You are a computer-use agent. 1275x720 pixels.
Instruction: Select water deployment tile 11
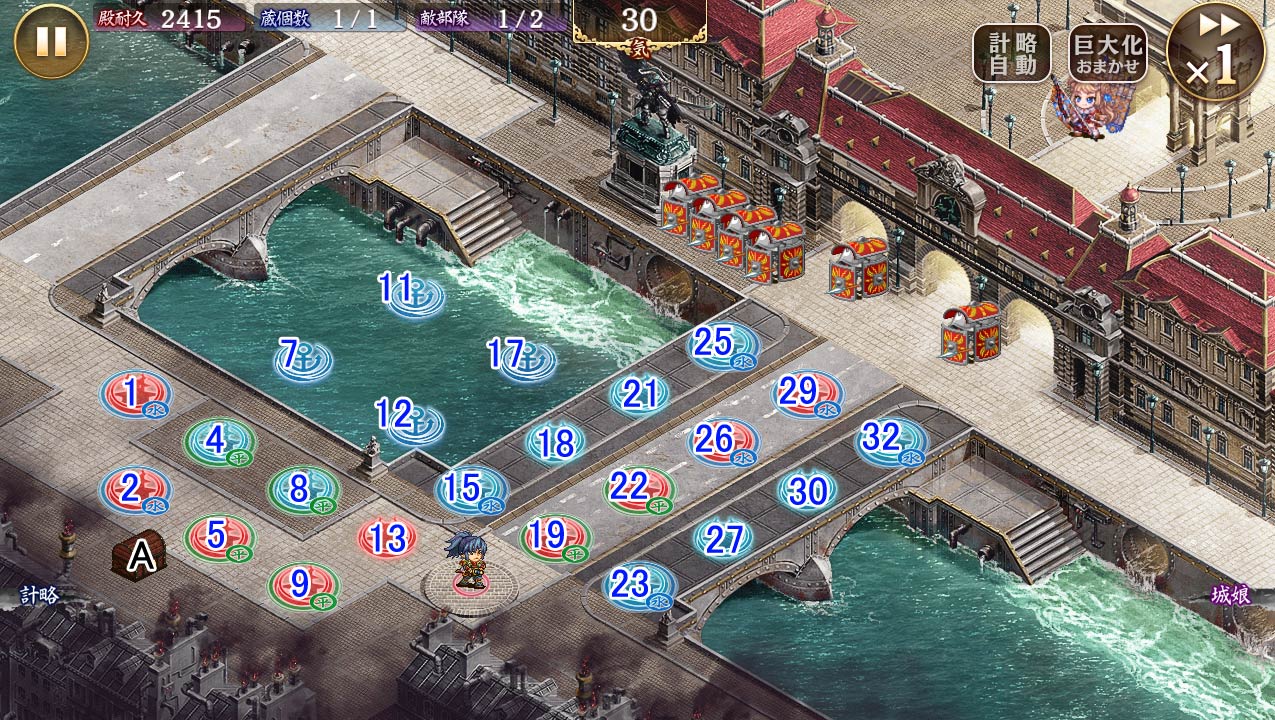click(413, 294)
